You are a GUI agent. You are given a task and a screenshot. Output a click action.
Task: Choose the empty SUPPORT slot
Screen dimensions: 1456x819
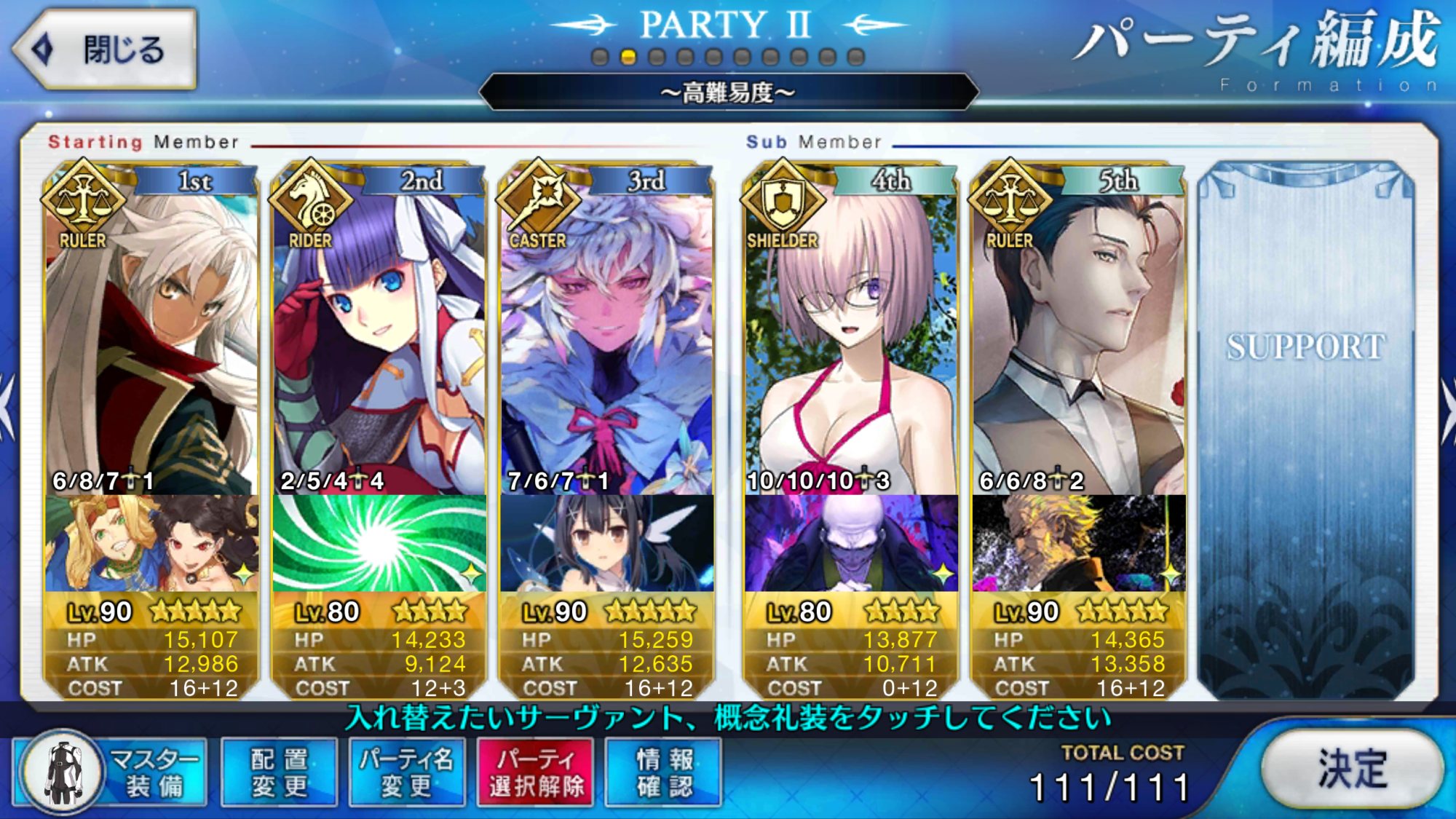[x=1306, y=430]
